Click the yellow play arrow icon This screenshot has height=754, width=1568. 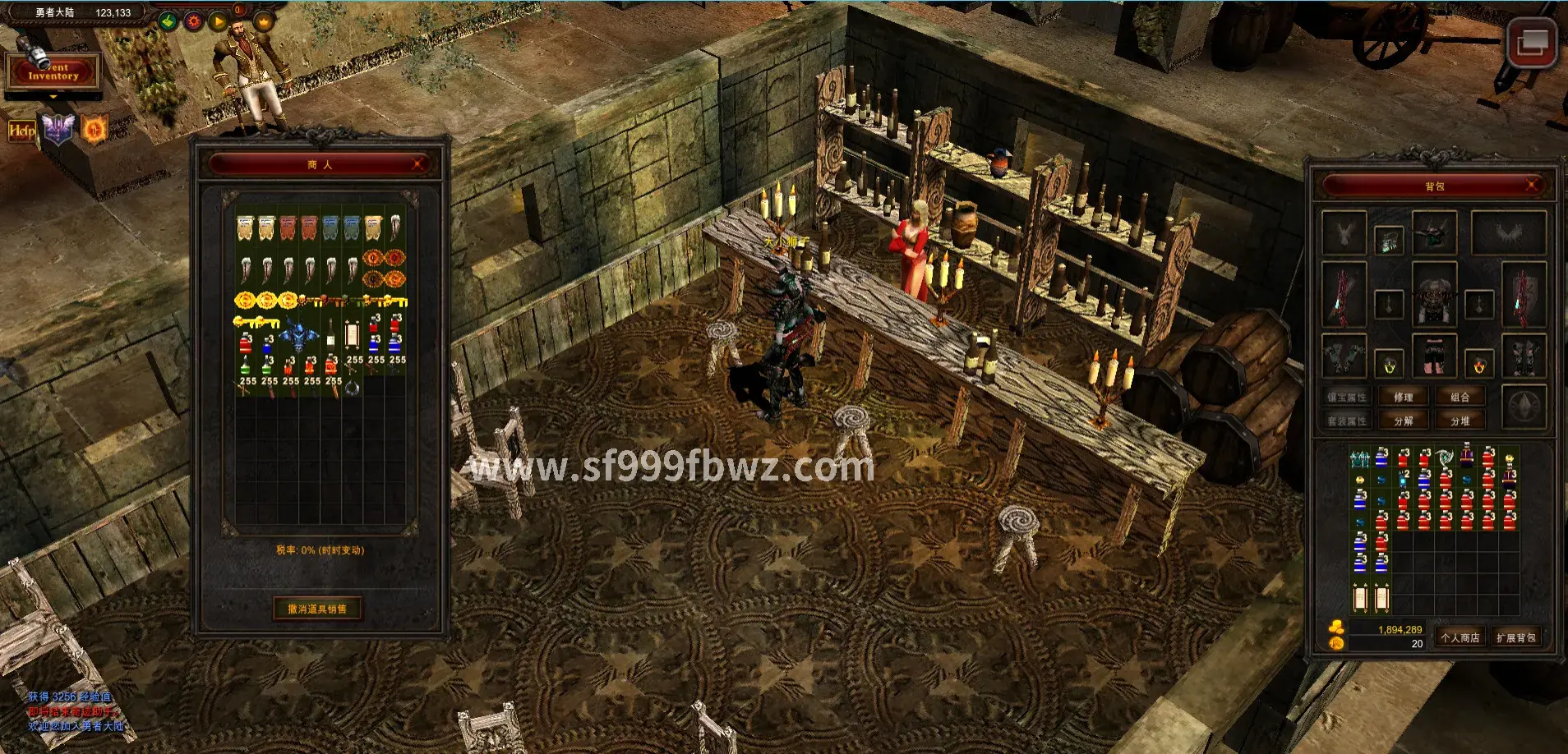pos(217,21)
